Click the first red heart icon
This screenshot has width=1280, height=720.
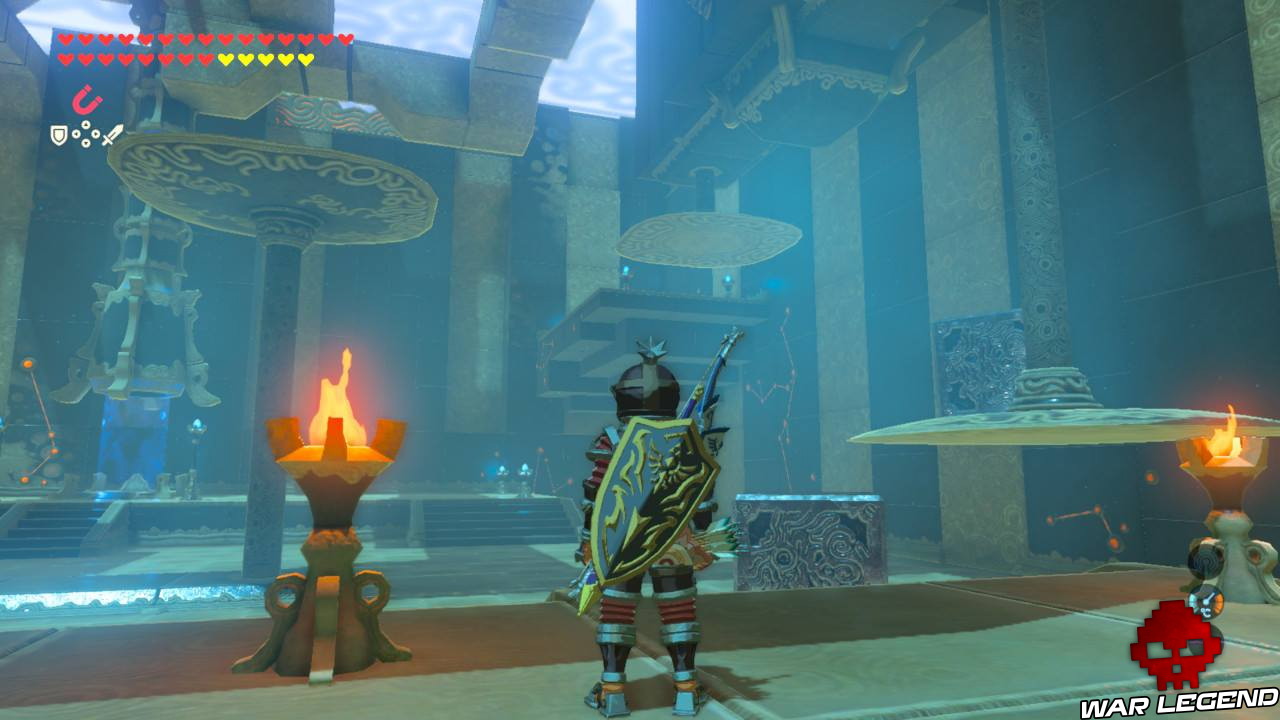66,38
